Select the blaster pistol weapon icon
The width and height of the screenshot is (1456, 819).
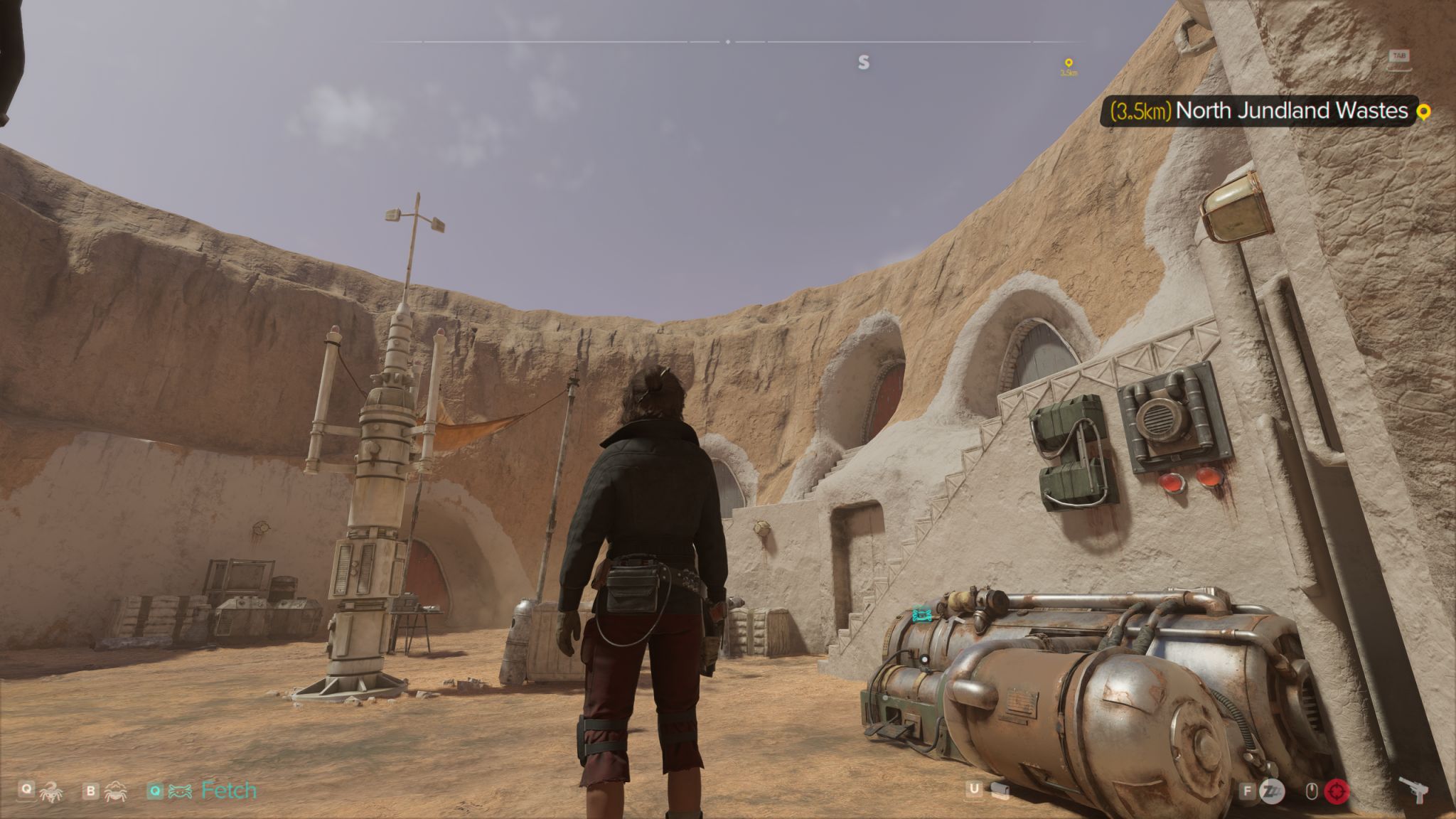(1415, 789)
